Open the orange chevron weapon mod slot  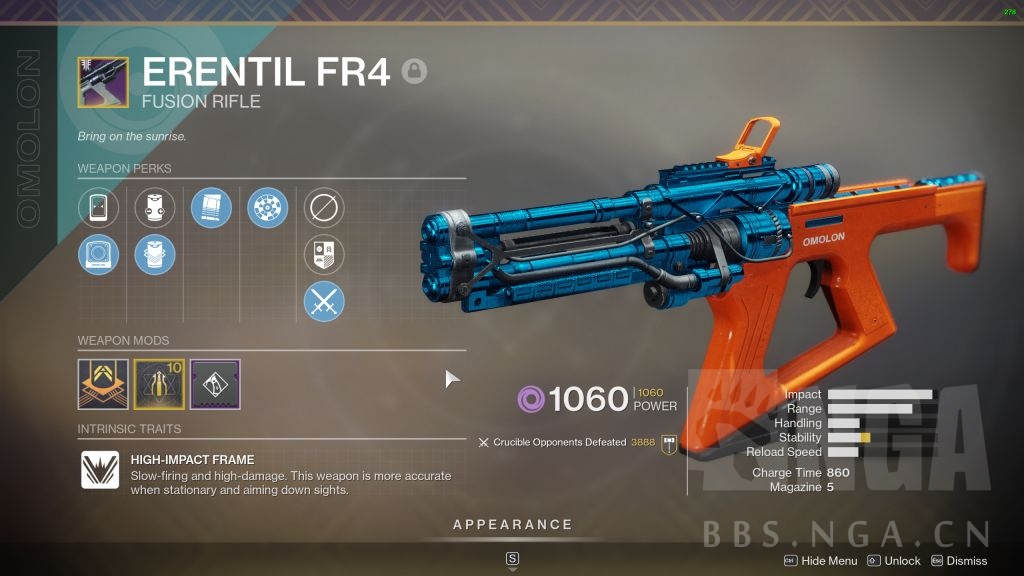pos(103,384)
